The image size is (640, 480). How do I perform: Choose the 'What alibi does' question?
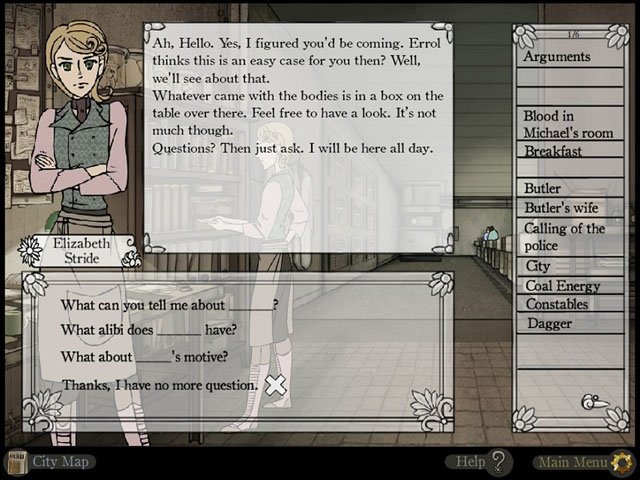[148, 330]
